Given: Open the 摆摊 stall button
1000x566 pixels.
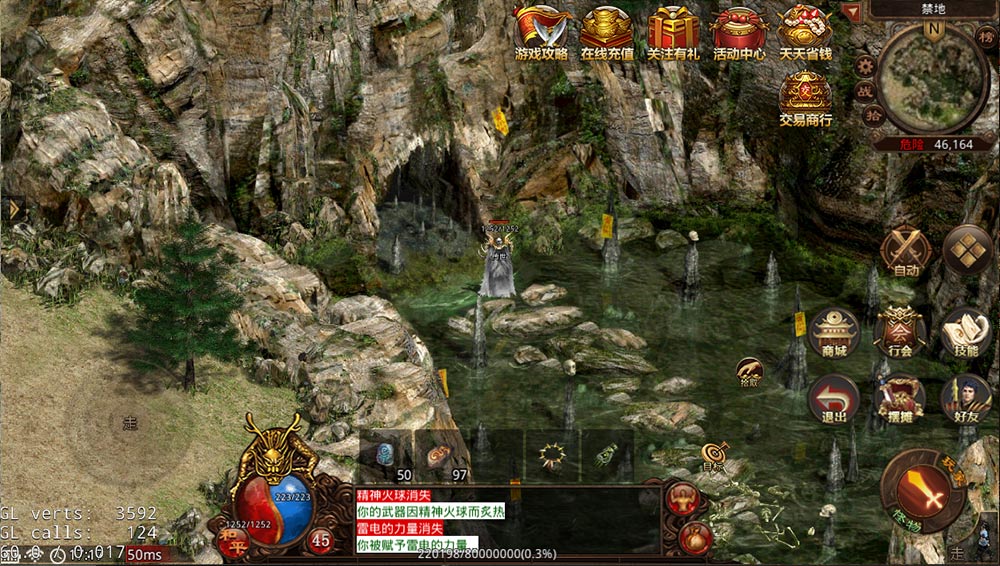Looking at the screenshot, I should (899, 397).
